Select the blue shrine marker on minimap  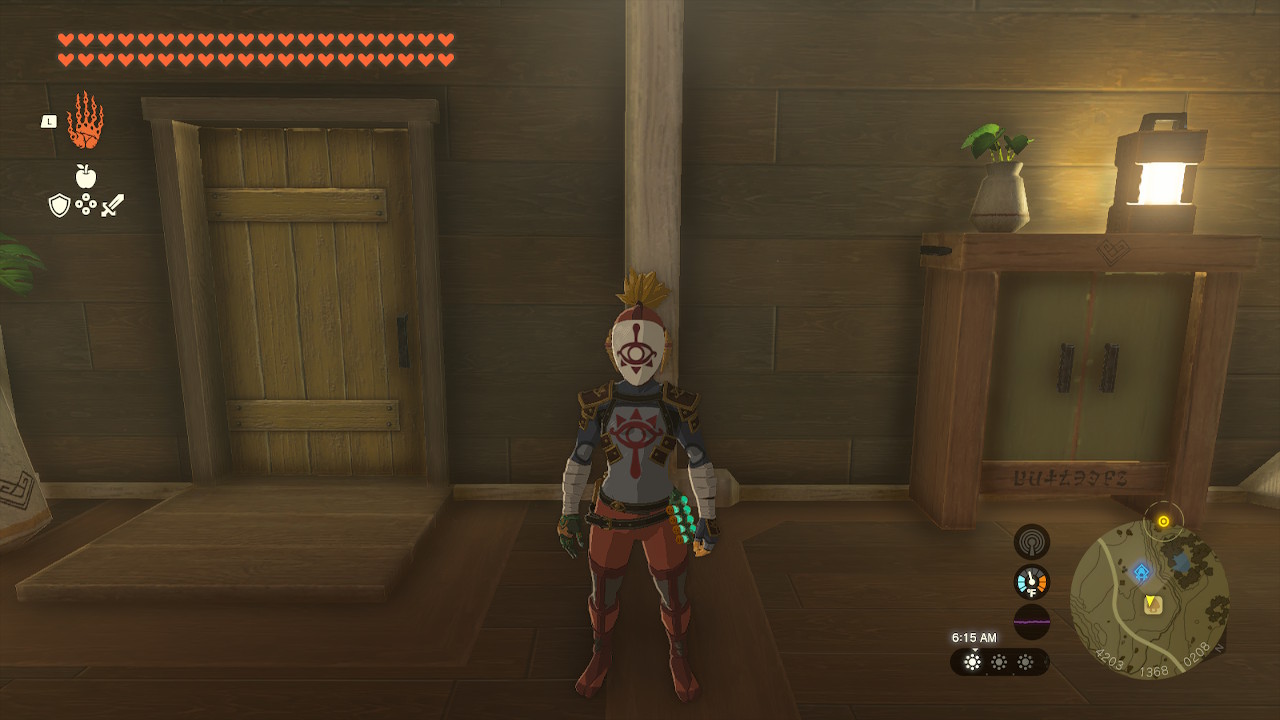click(1141, 572)
